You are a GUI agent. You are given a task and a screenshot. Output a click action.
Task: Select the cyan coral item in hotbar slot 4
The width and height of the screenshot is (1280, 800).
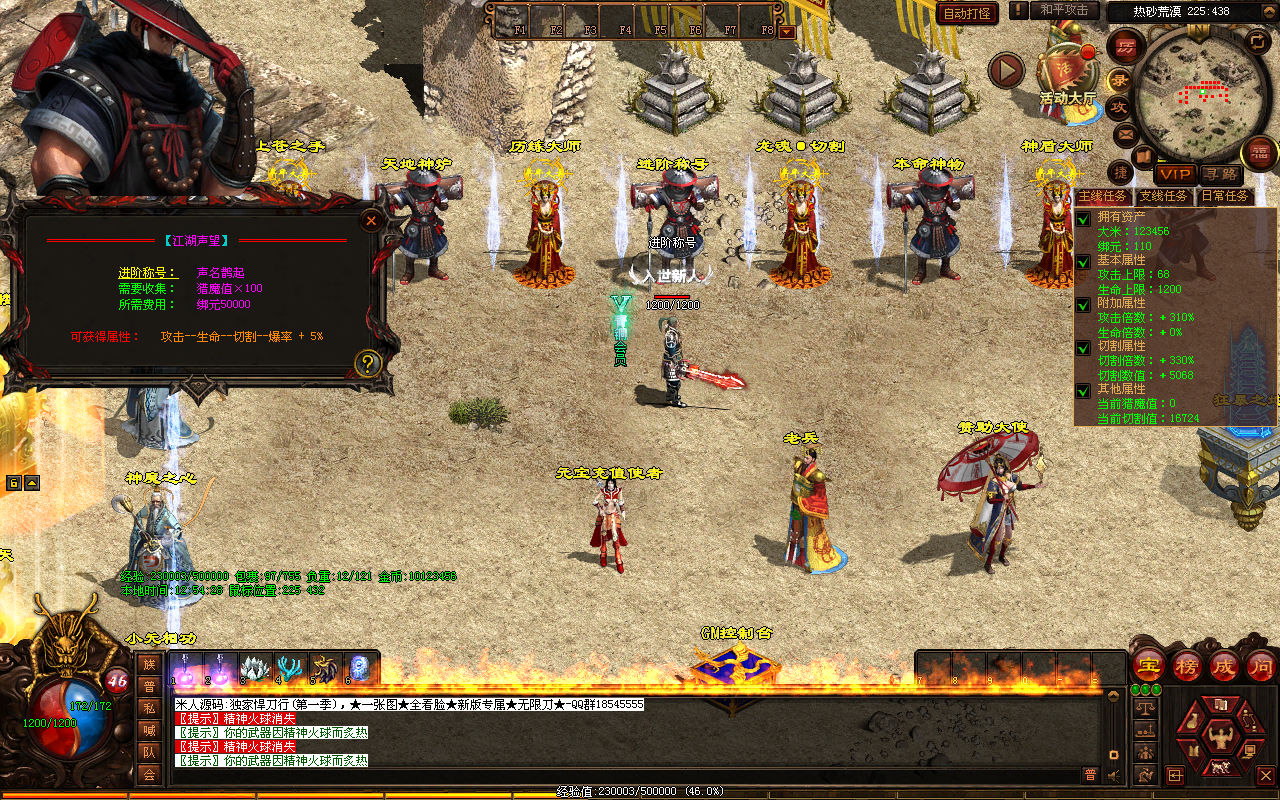pyautogui.click(x=290, y=668)
